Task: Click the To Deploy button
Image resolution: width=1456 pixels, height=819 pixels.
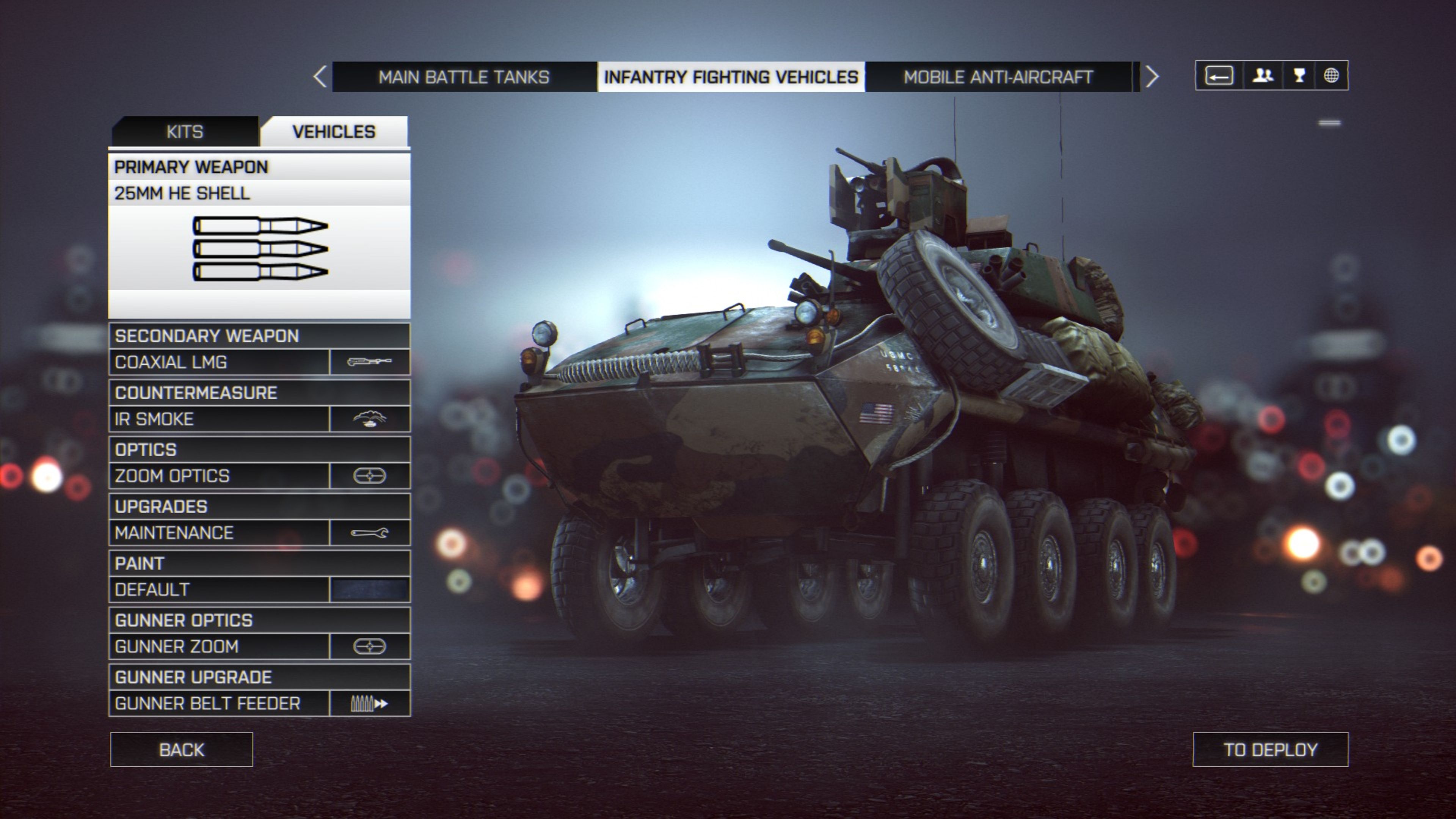Action: coord(1270,750)
